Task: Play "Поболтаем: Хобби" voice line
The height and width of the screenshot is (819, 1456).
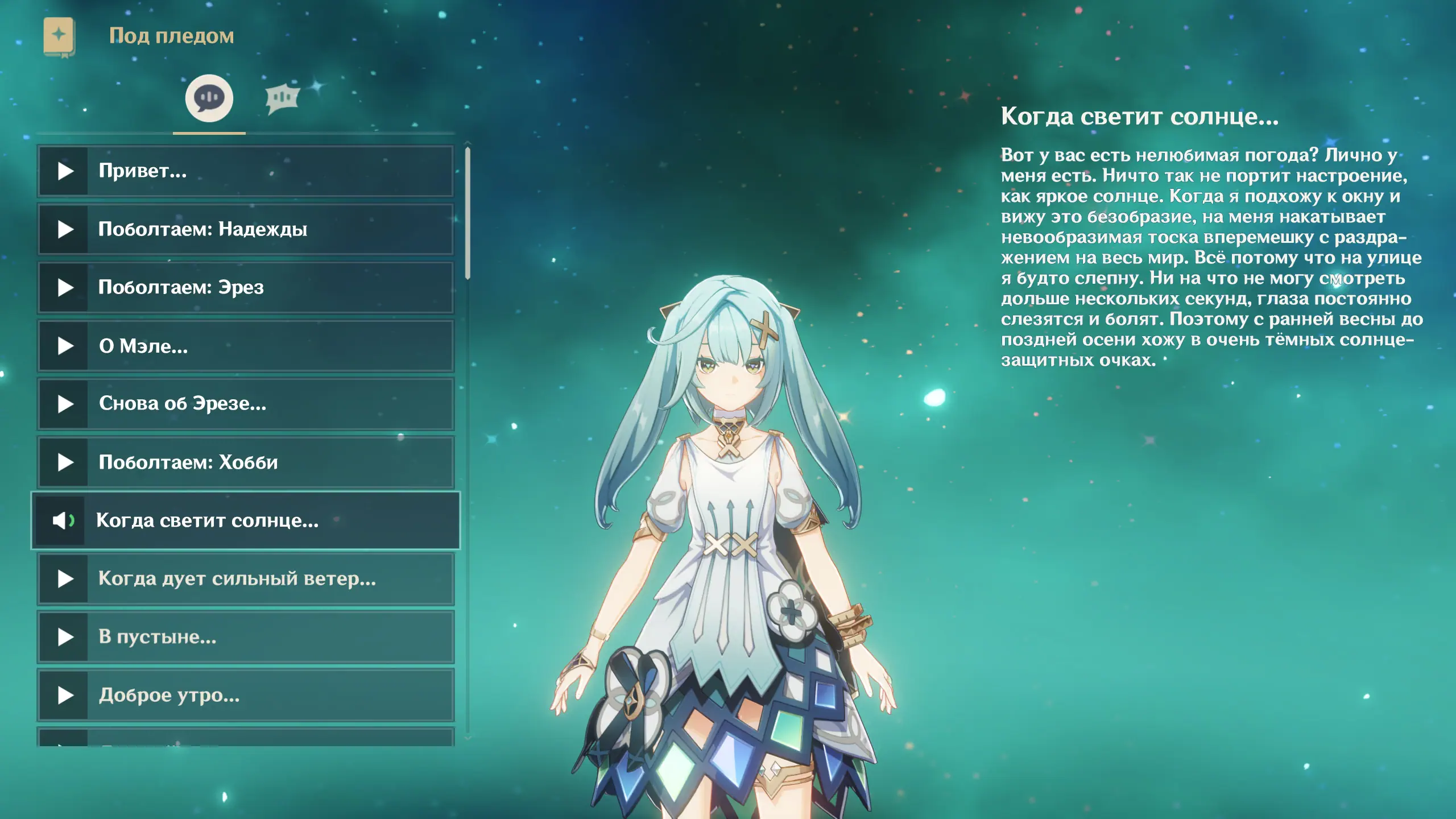Action: click(x=246, y=462)
